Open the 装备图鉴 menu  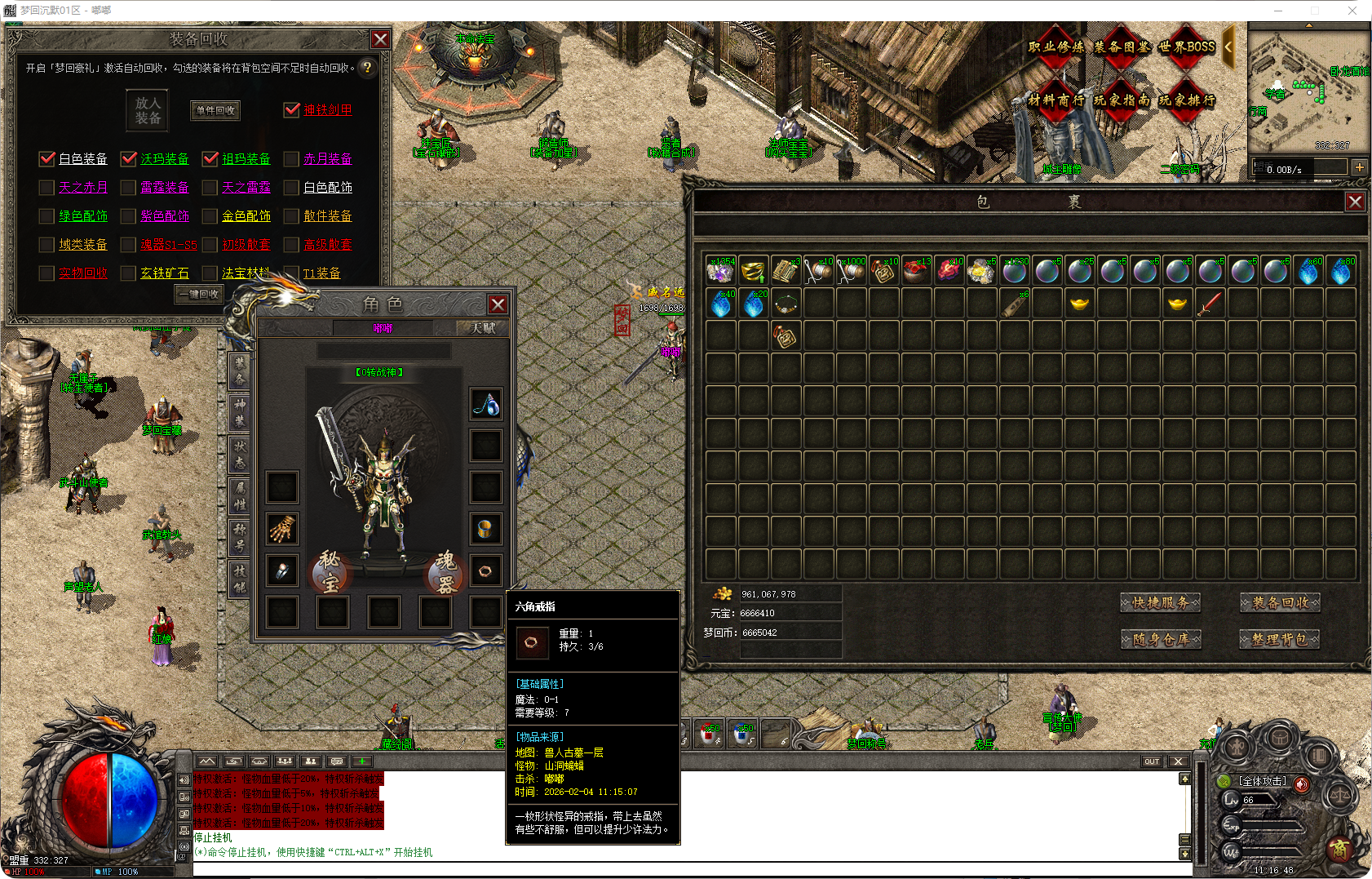(1122, 47)
